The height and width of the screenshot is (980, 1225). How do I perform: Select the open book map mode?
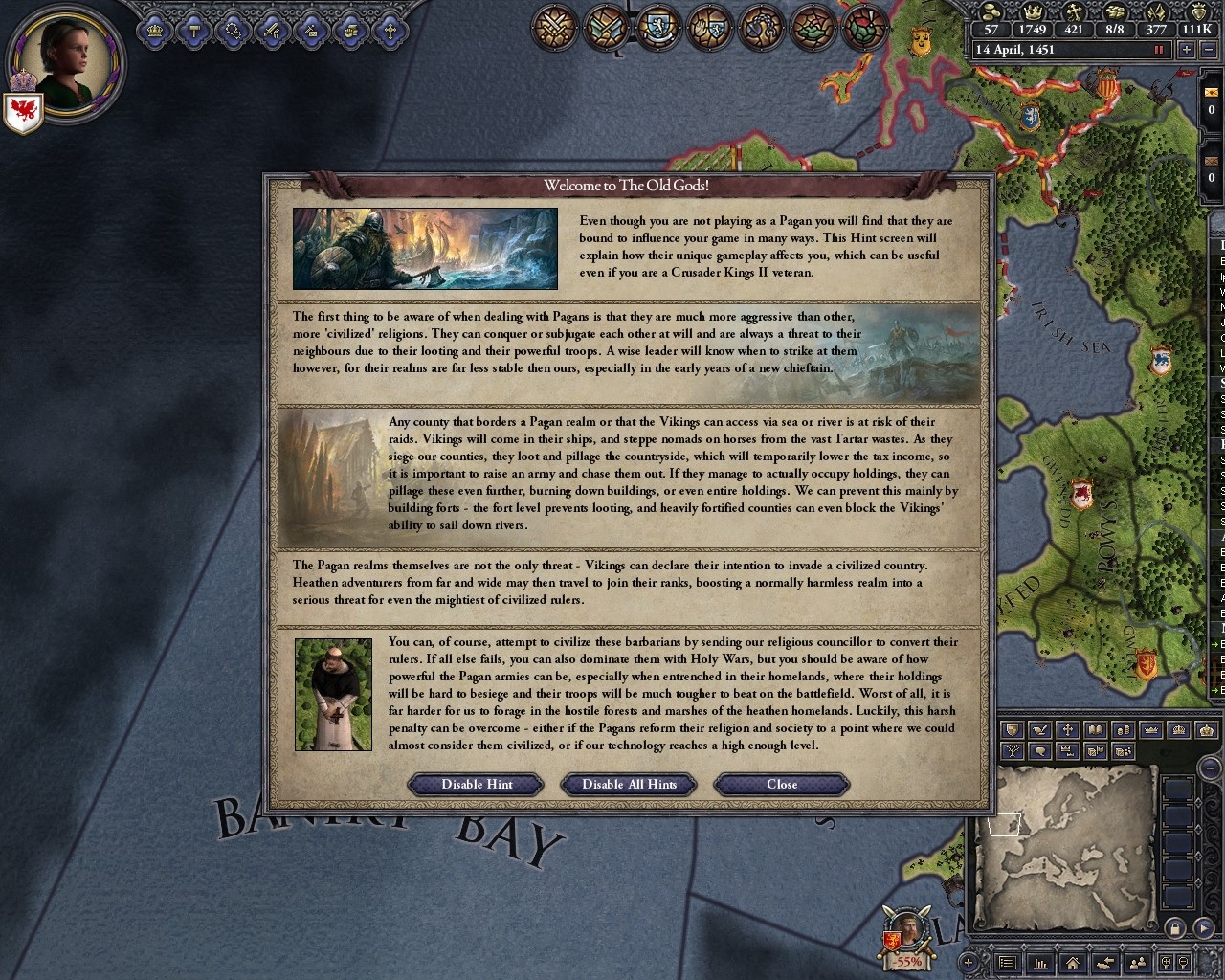(1096, 730)
